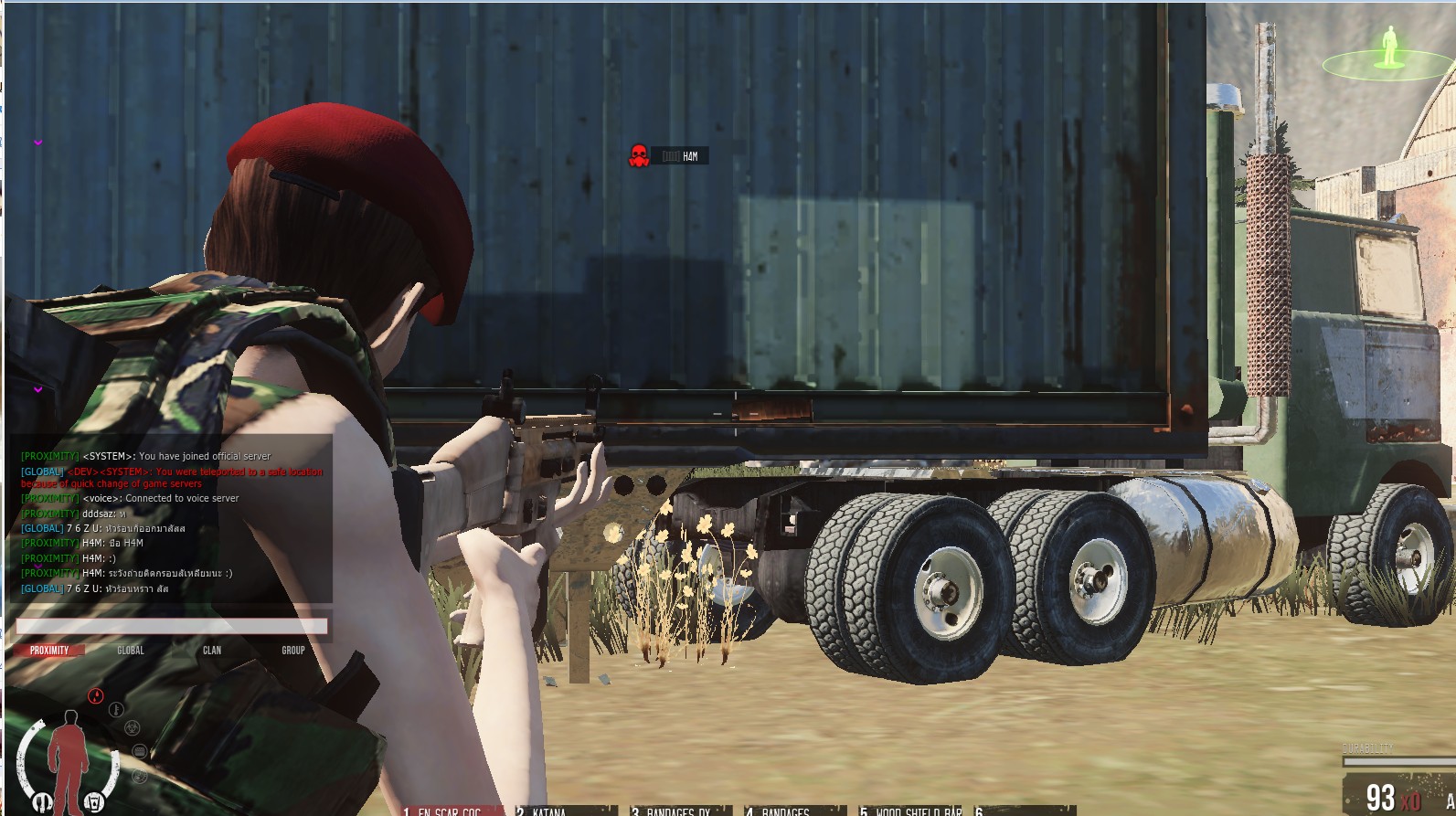Enable the GROUP chat channel

point(294,651)
